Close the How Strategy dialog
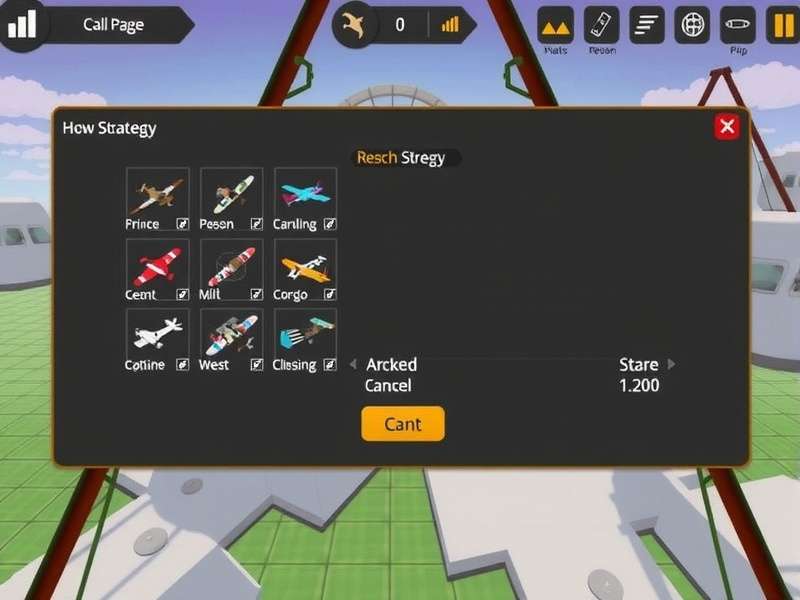 (727, 126)
